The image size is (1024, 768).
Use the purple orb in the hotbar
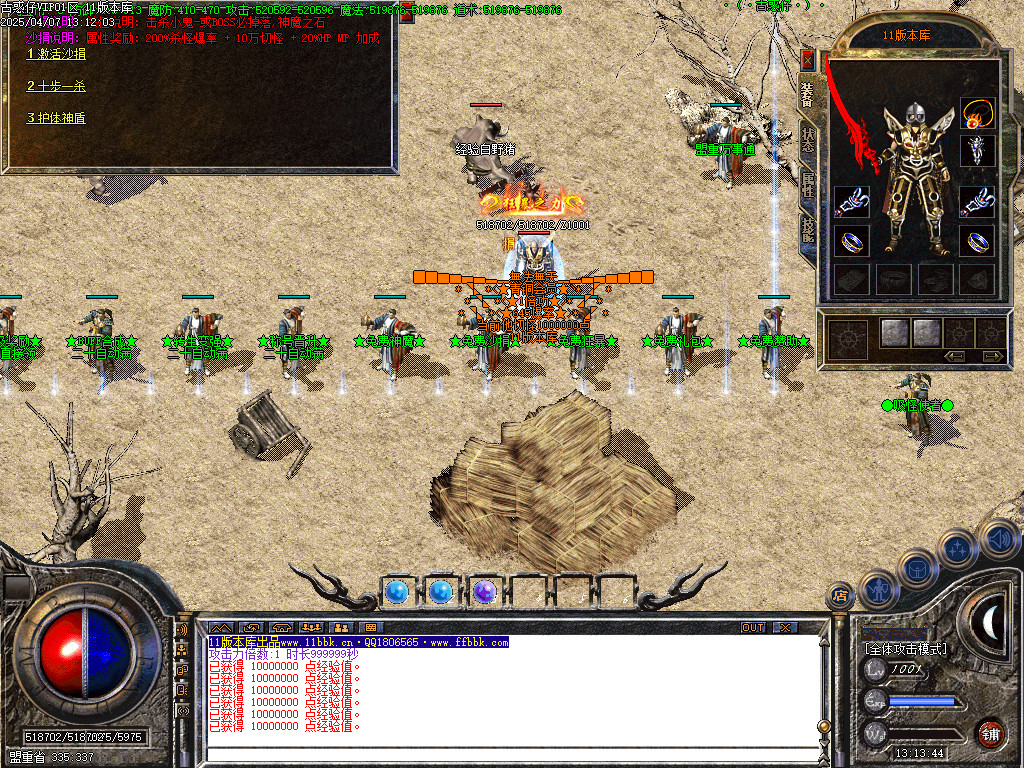click(x=485, y=592)
